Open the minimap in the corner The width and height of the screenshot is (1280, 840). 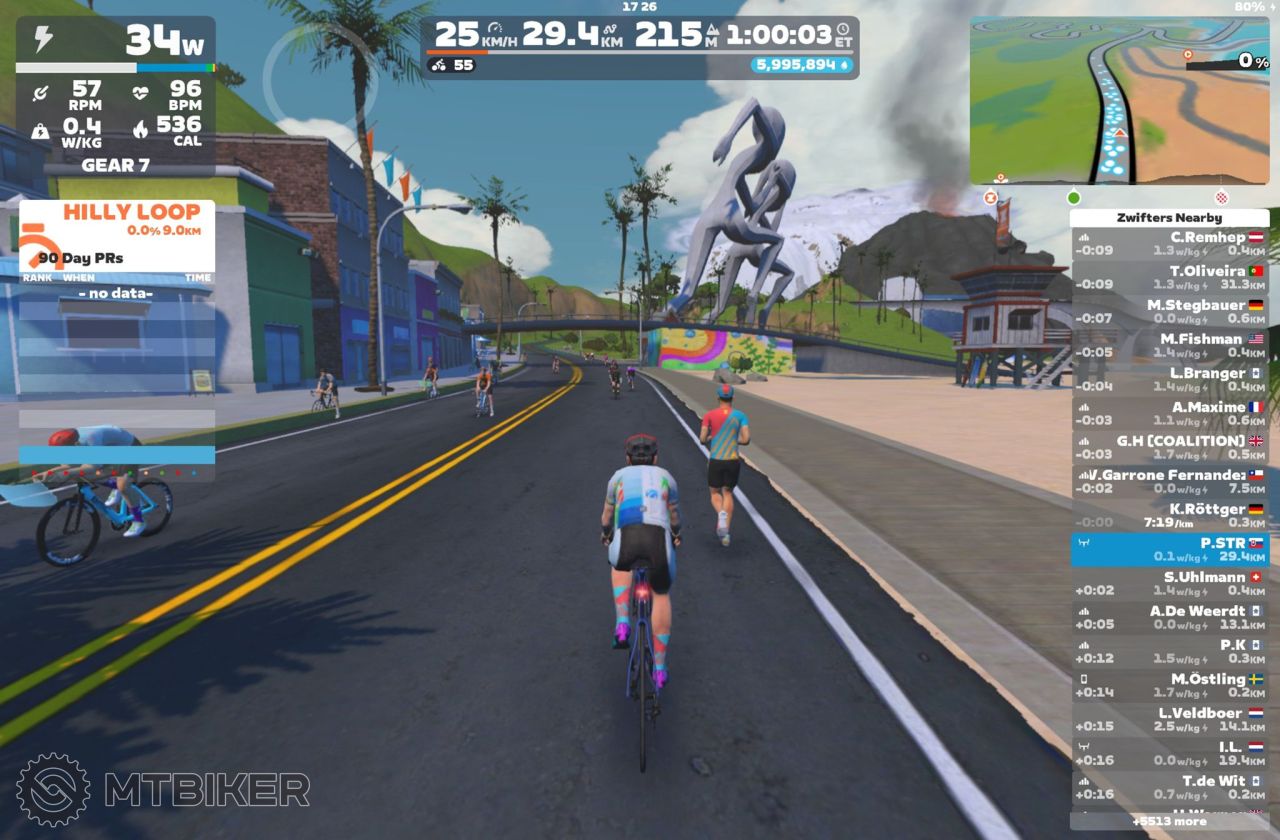tap(1118, 100)
